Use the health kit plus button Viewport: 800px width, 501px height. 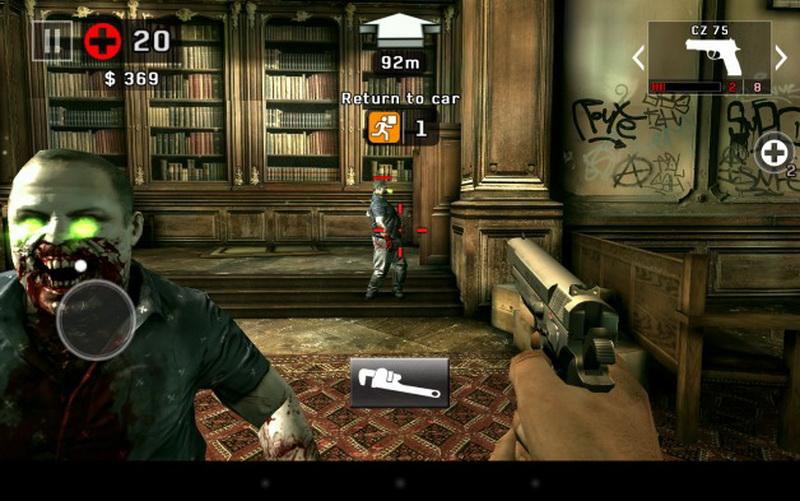coord(774,153)
